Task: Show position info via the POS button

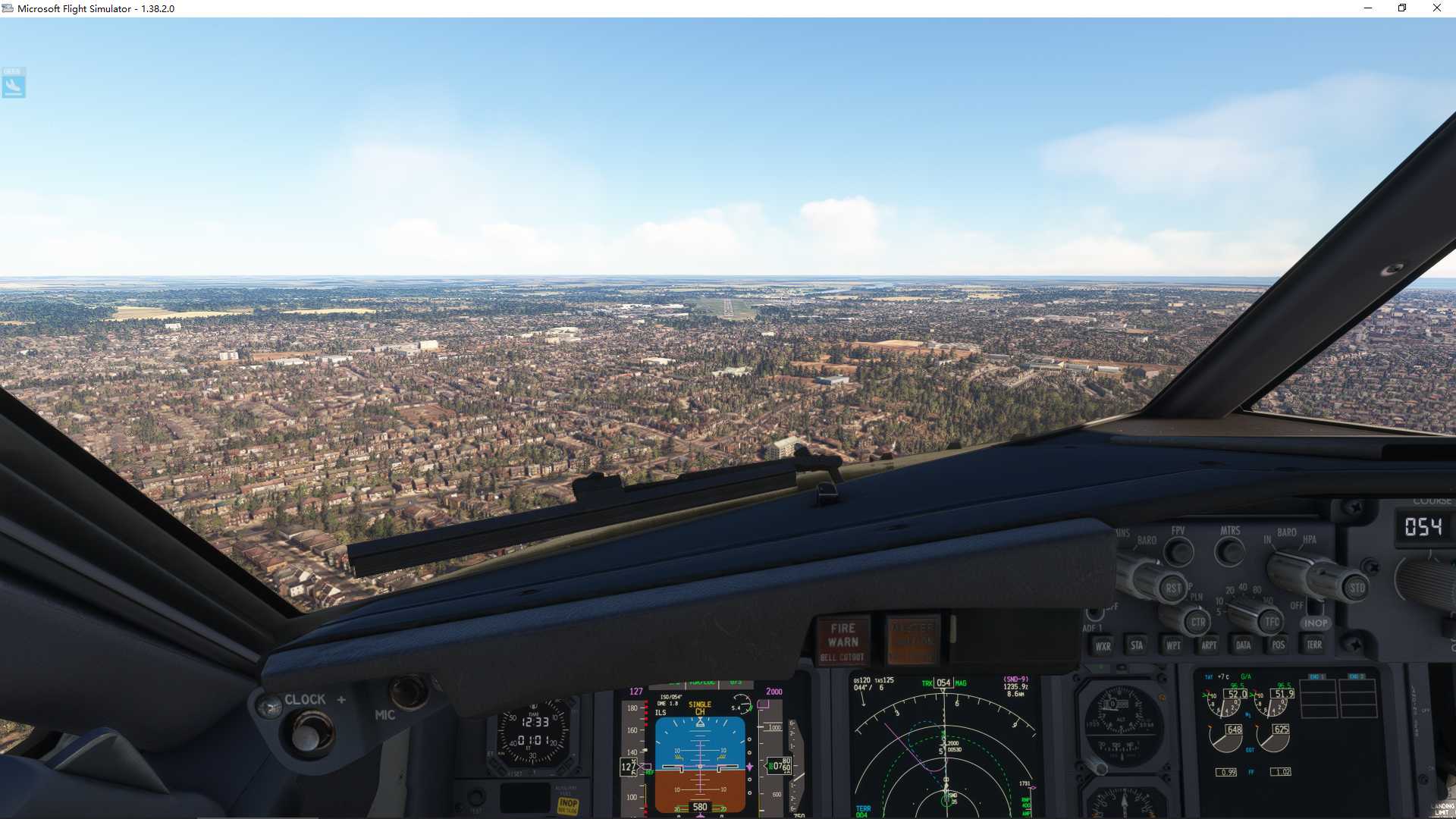Action: tap(1279, 645)
